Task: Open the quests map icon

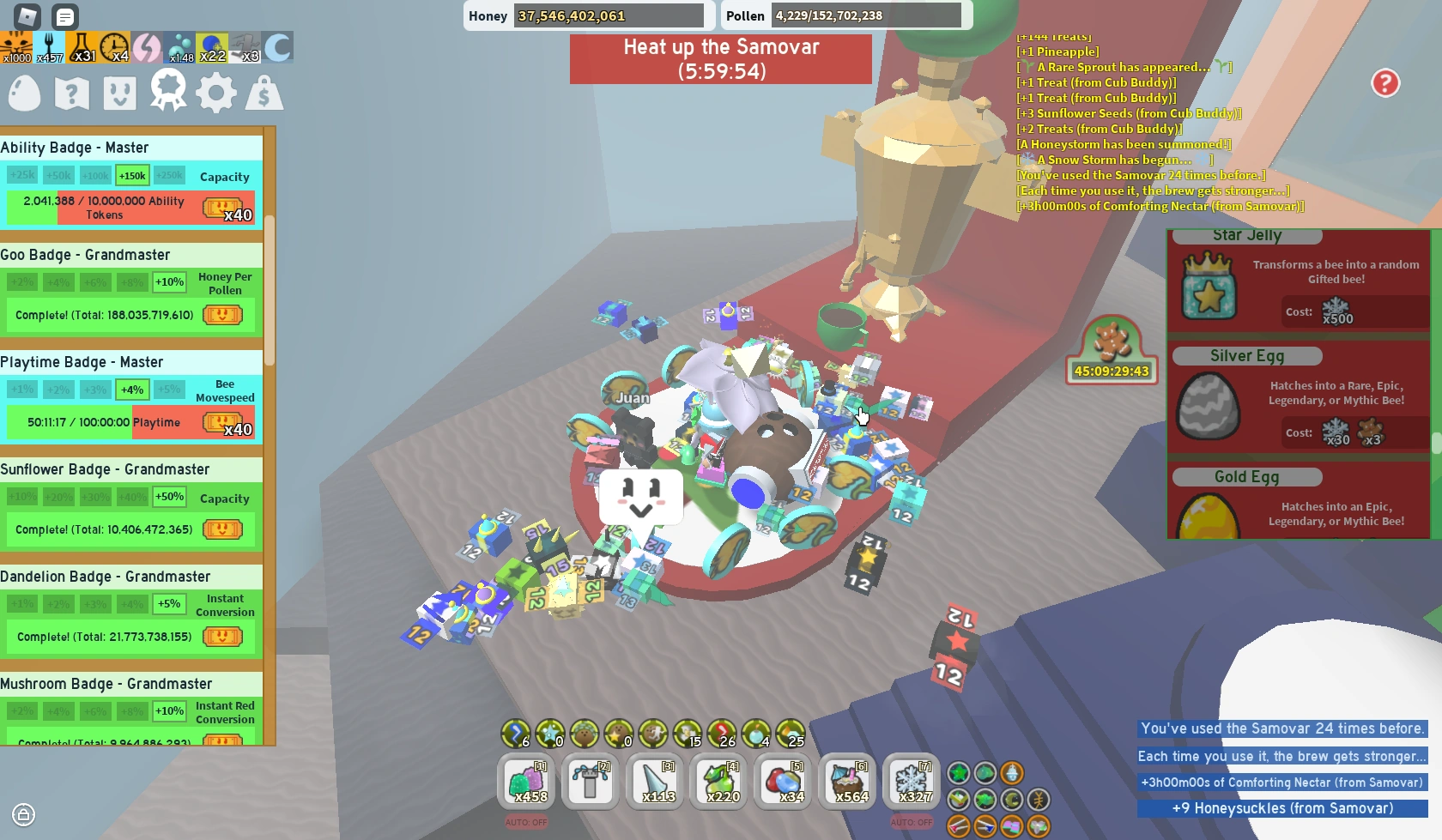Action: coord(71,93)
